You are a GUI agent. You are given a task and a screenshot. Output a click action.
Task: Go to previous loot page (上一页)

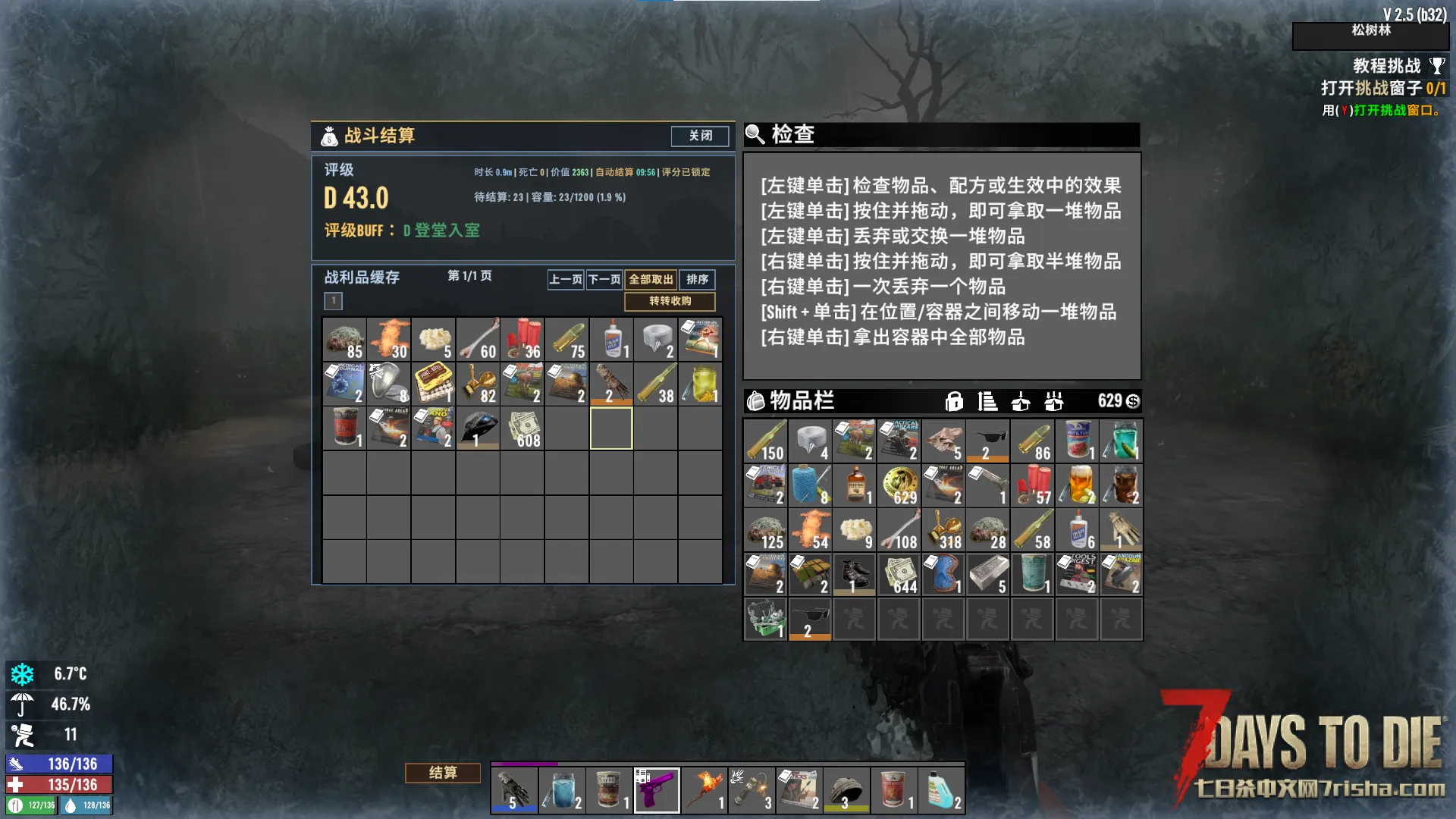click(566, 280)
